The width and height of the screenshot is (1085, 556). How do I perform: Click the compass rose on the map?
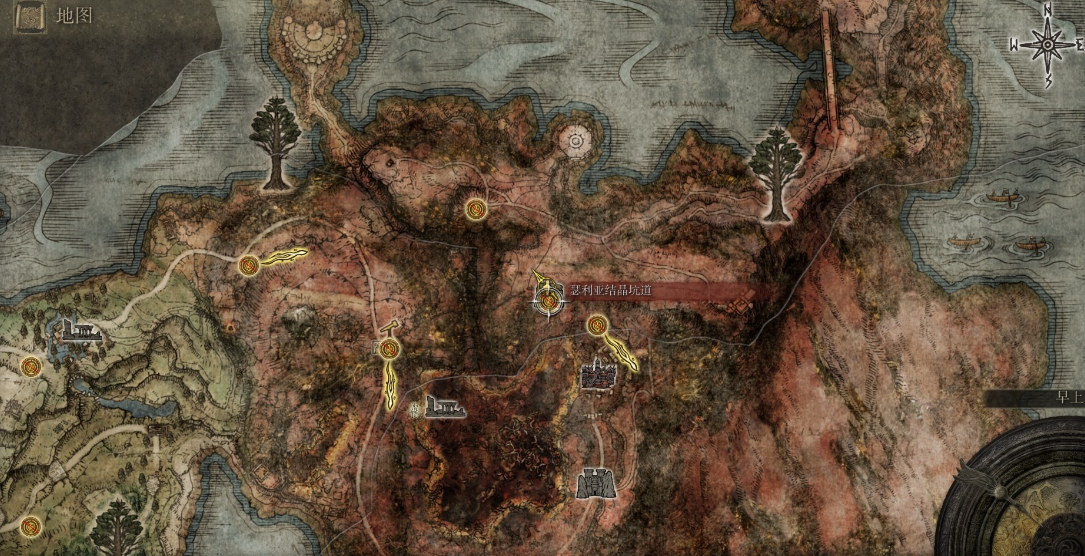tap(1047, 44)
